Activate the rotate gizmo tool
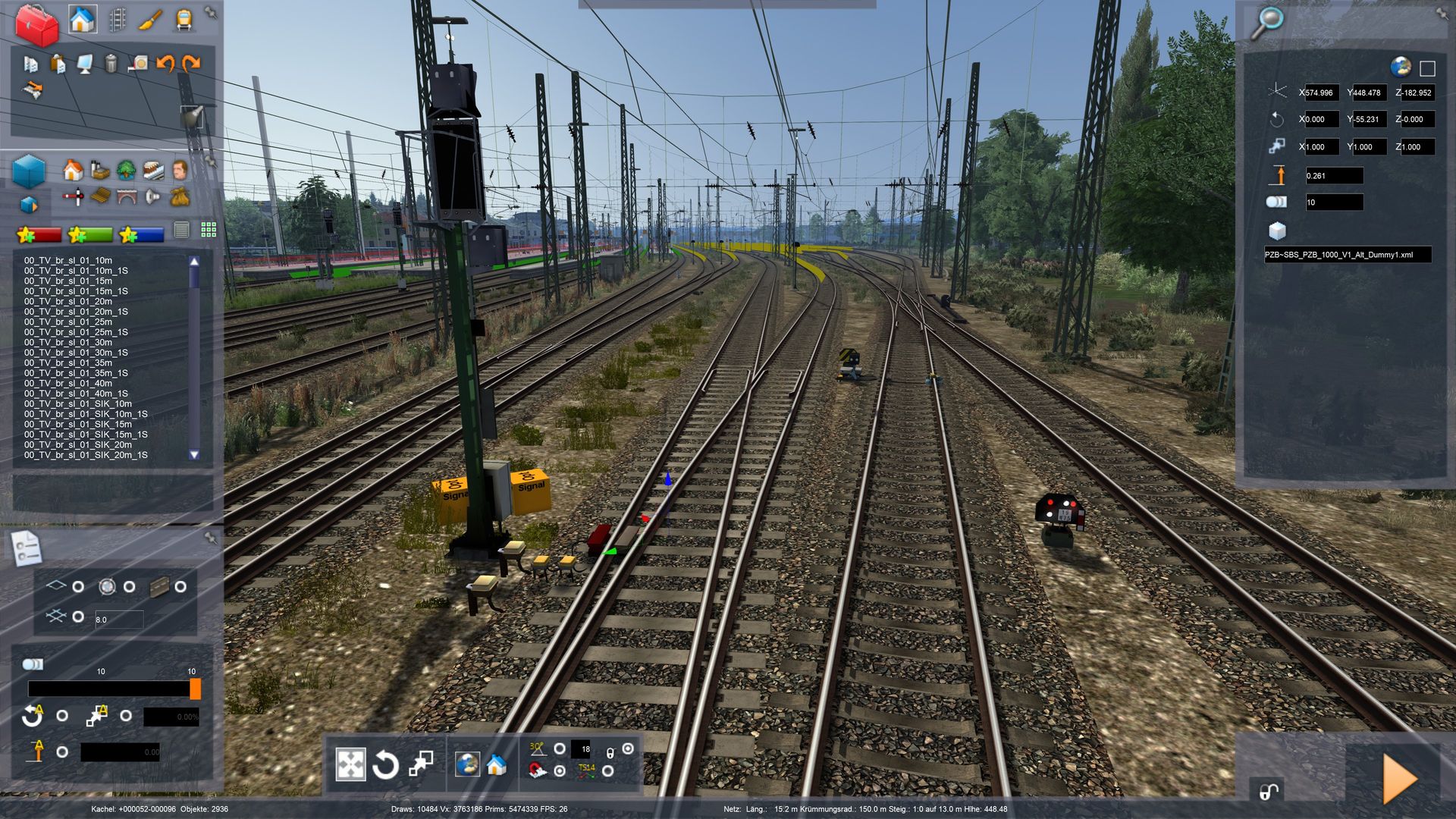1456x819 pixels. point(385,764)
